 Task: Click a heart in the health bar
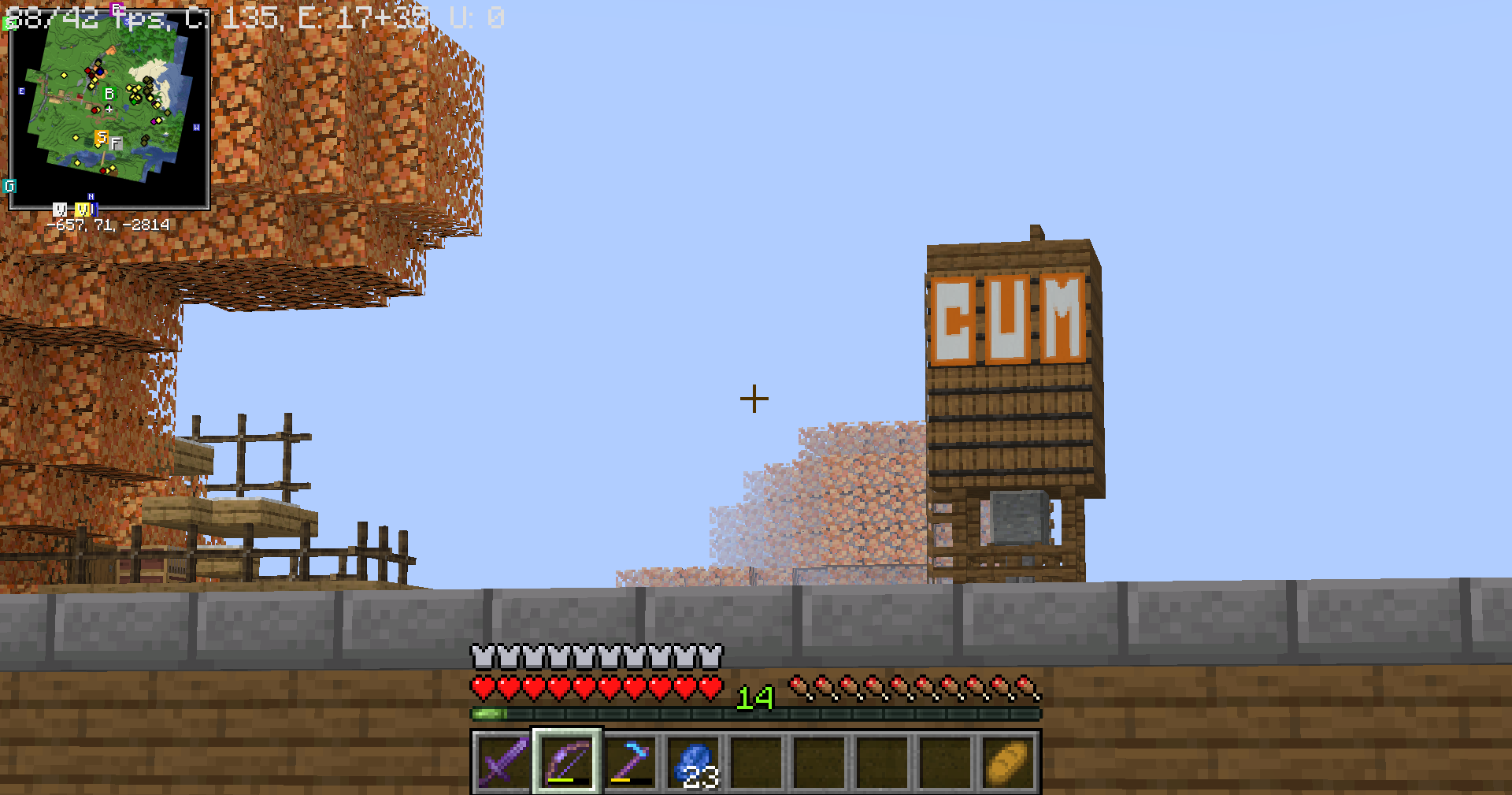pos(551,686)
